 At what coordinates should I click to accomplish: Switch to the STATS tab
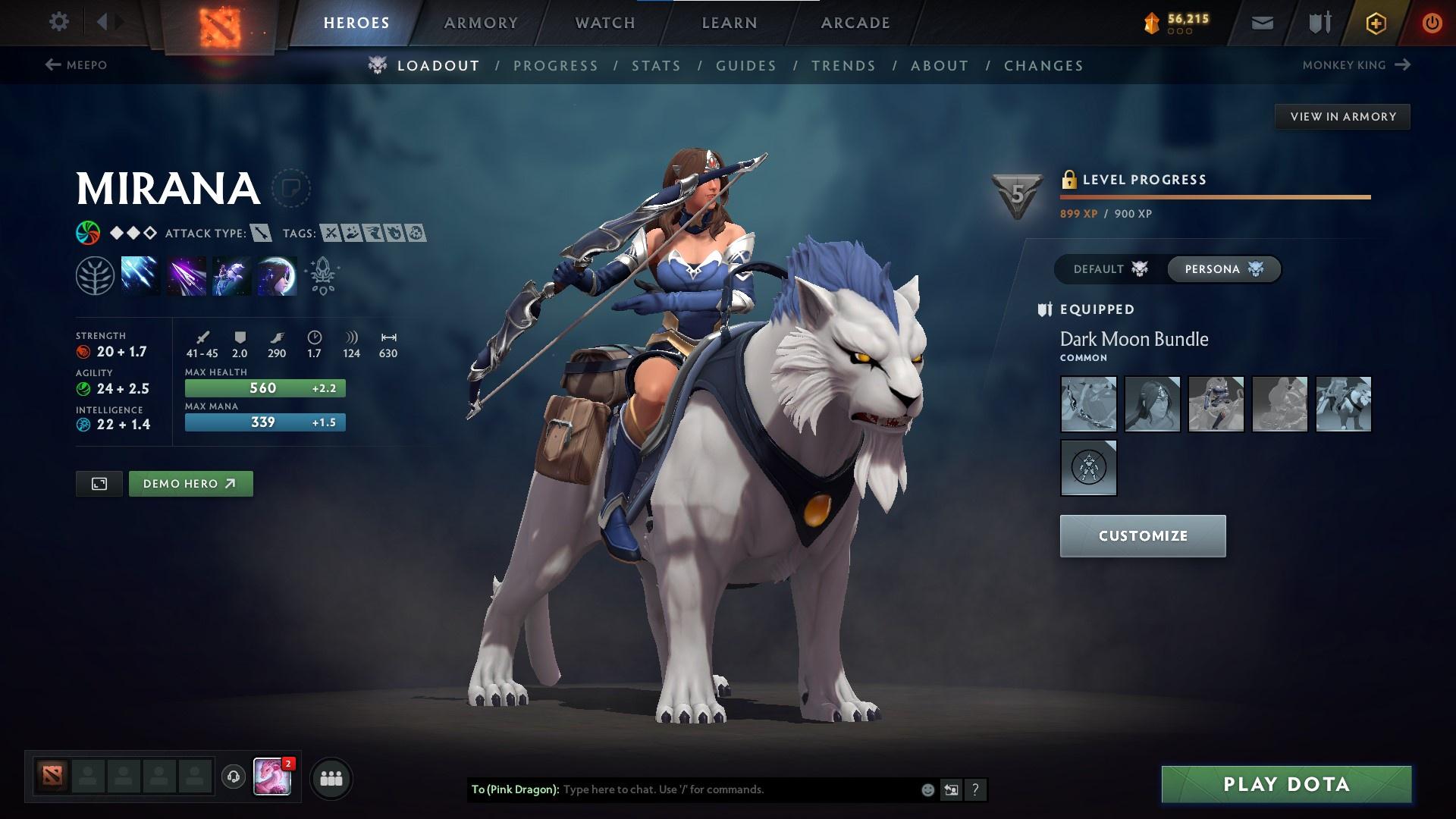(657, 66)
